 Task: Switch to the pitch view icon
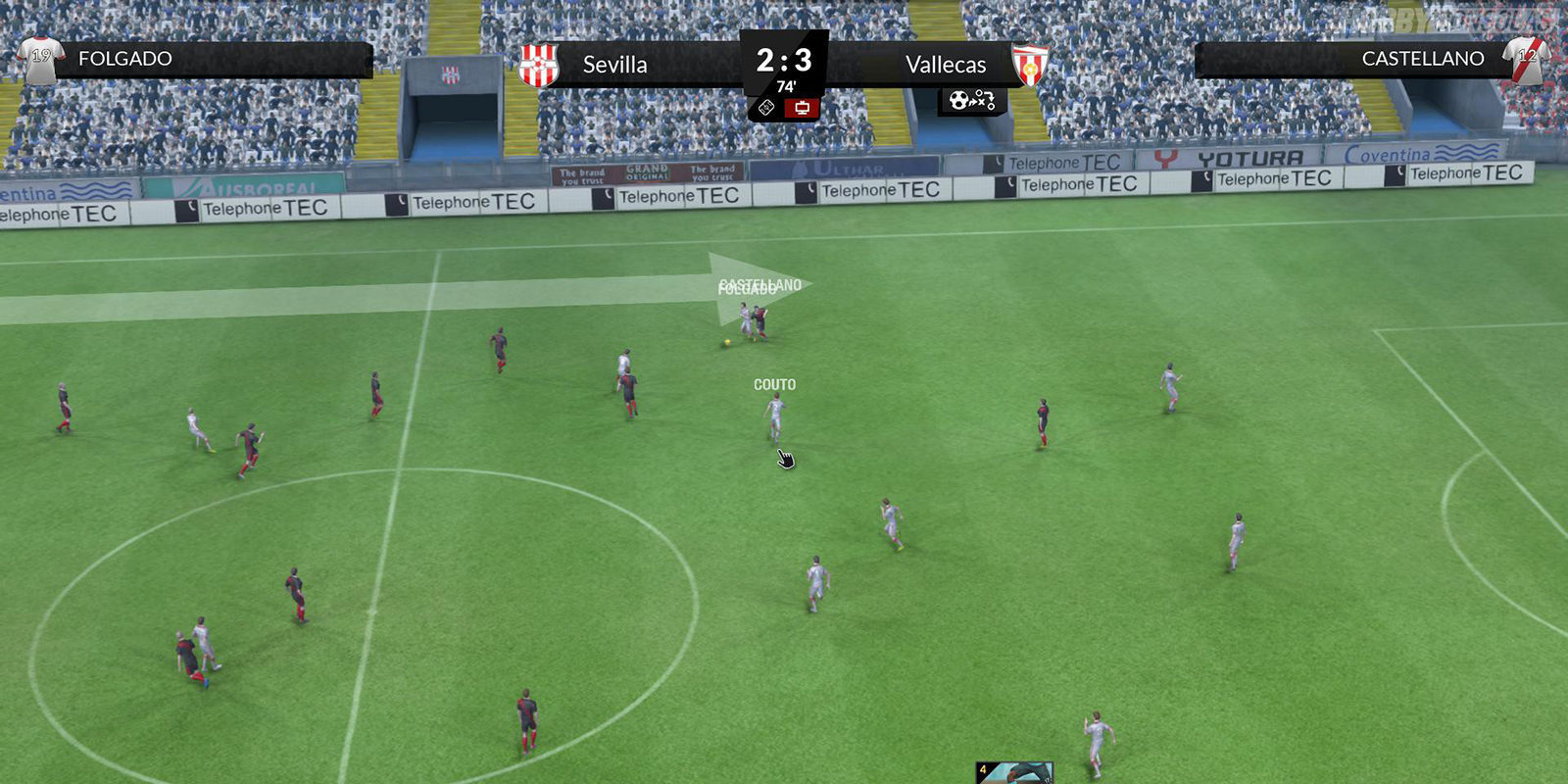[x=767, y=107]
